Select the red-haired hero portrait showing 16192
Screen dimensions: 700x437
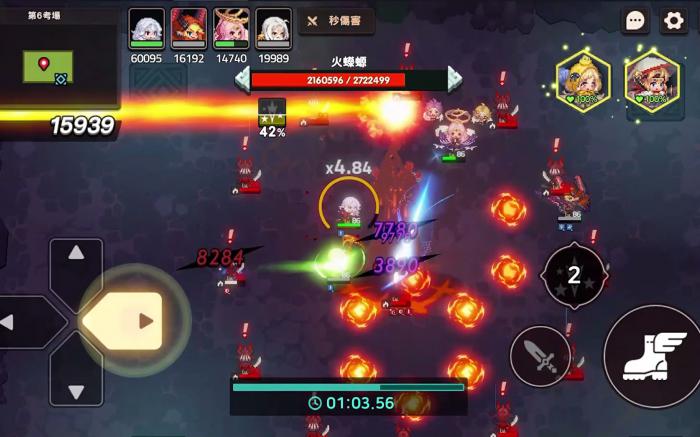pyautogui.click(x=188, y=27)
